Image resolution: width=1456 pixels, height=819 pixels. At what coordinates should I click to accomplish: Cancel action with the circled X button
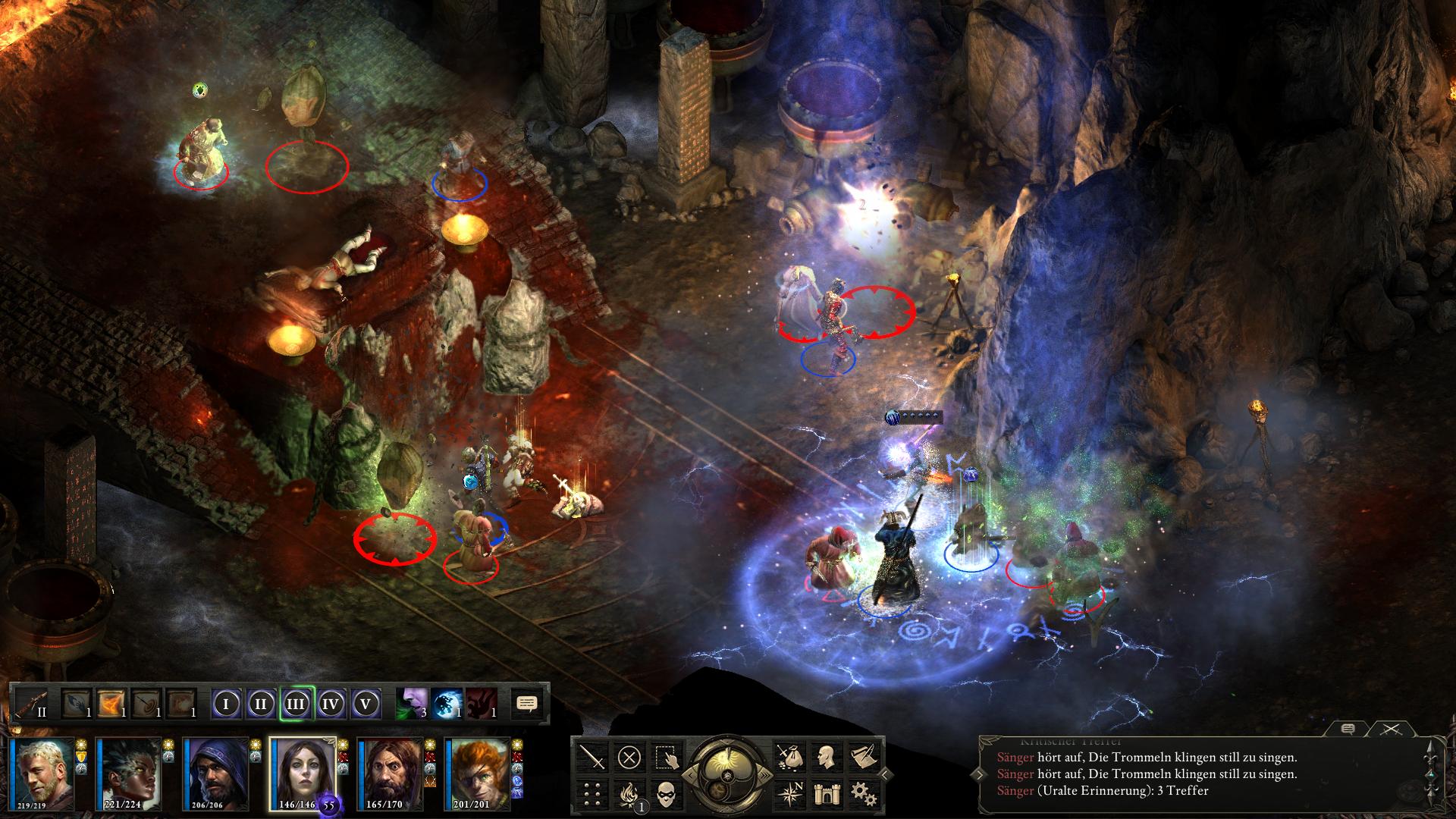pos(629,756)
